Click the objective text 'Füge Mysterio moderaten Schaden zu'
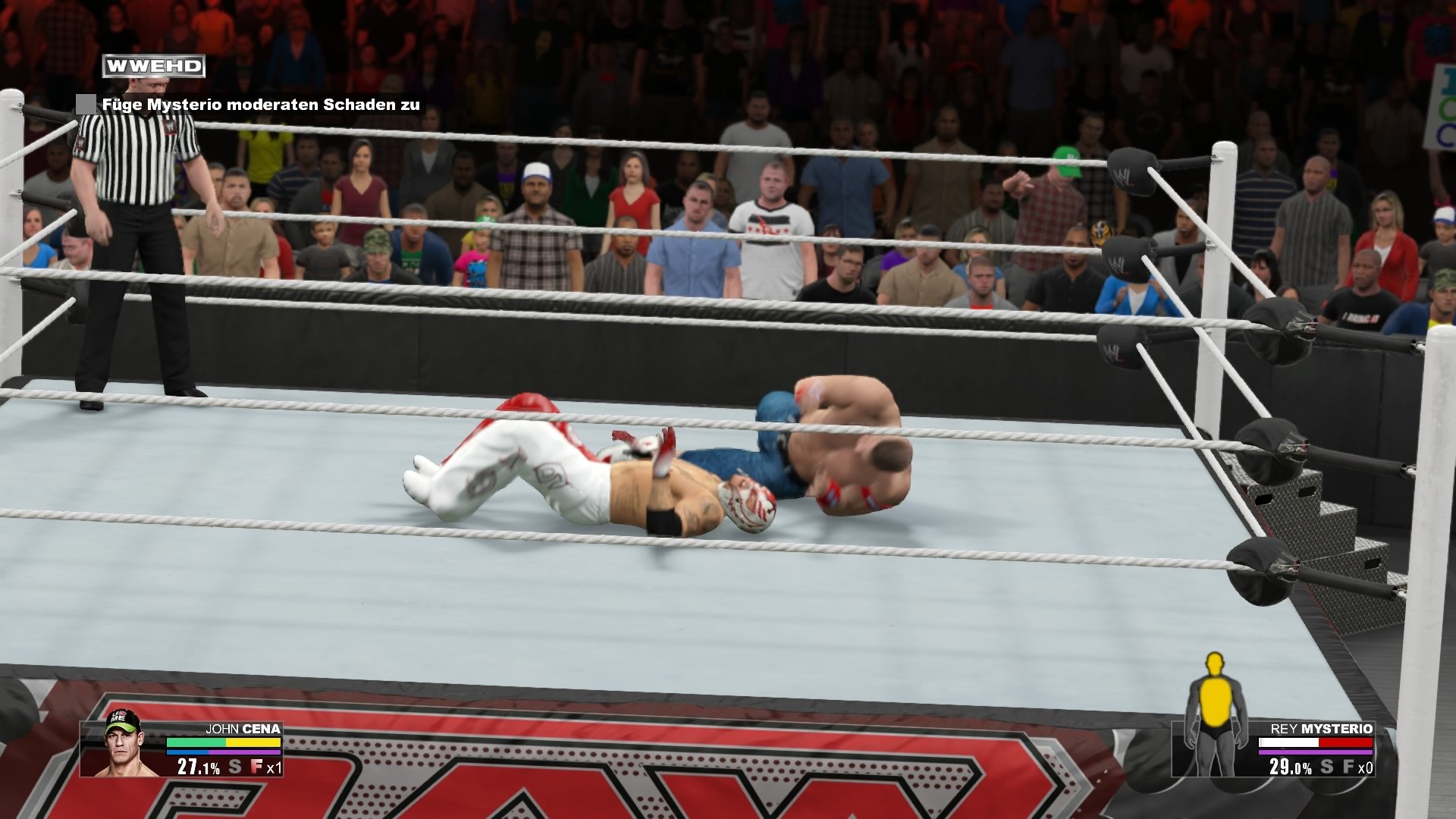This screenshot has height=819, width=1456. (x=262, y=106)
